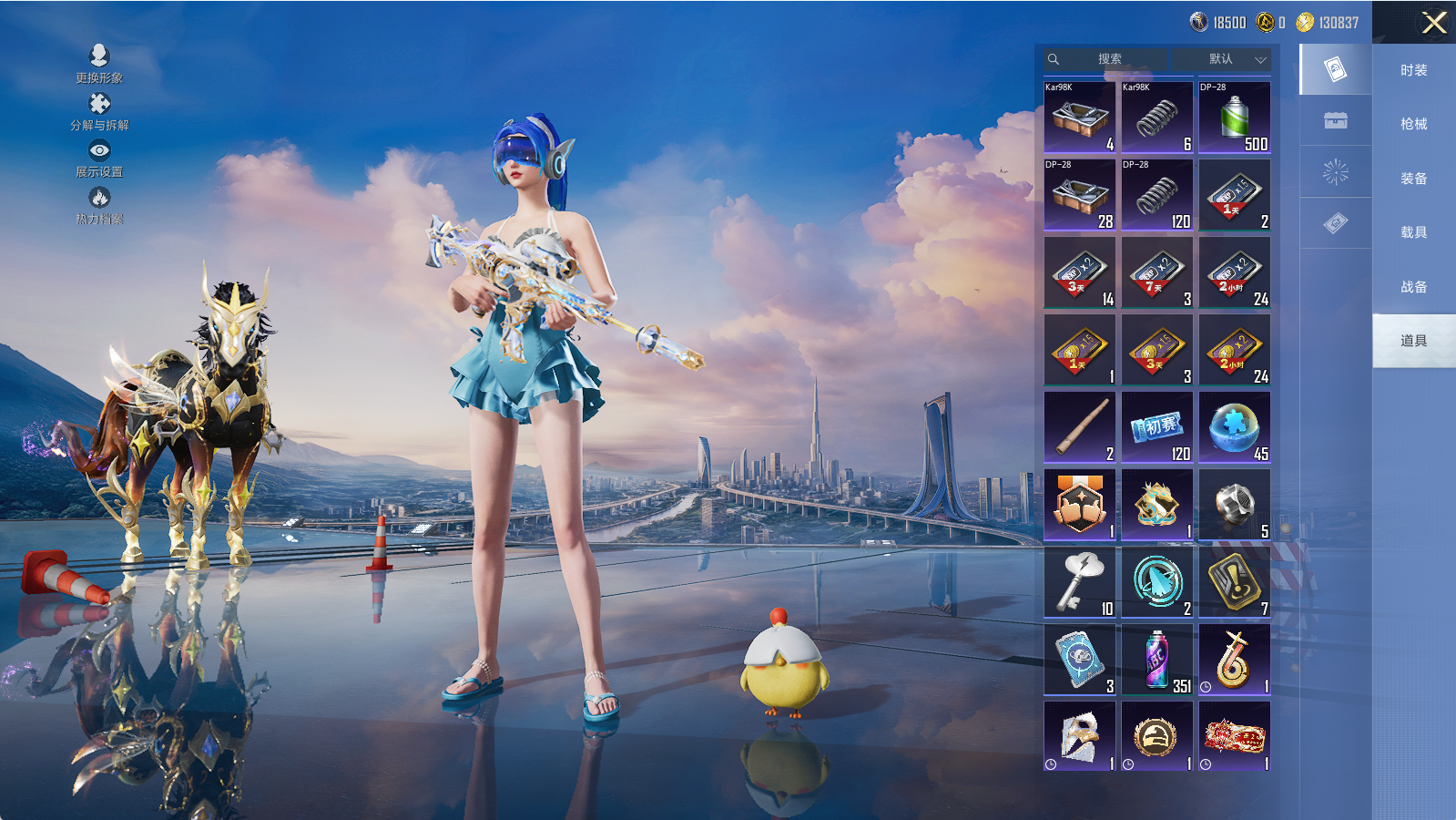Select the blue puzzle piece orb
1456x820 pixels.
pyautogui.click(x=1234, y=426)
